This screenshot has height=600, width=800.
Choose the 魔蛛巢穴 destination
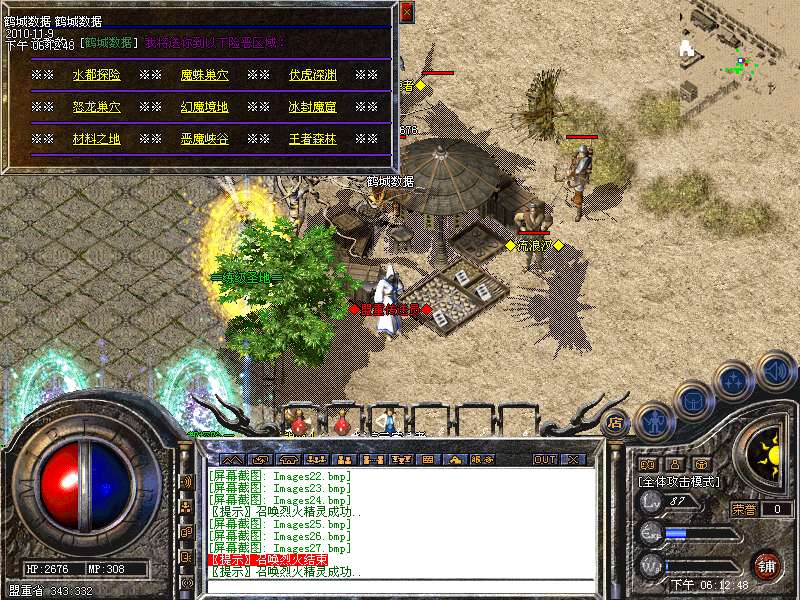tap(204, 75)
